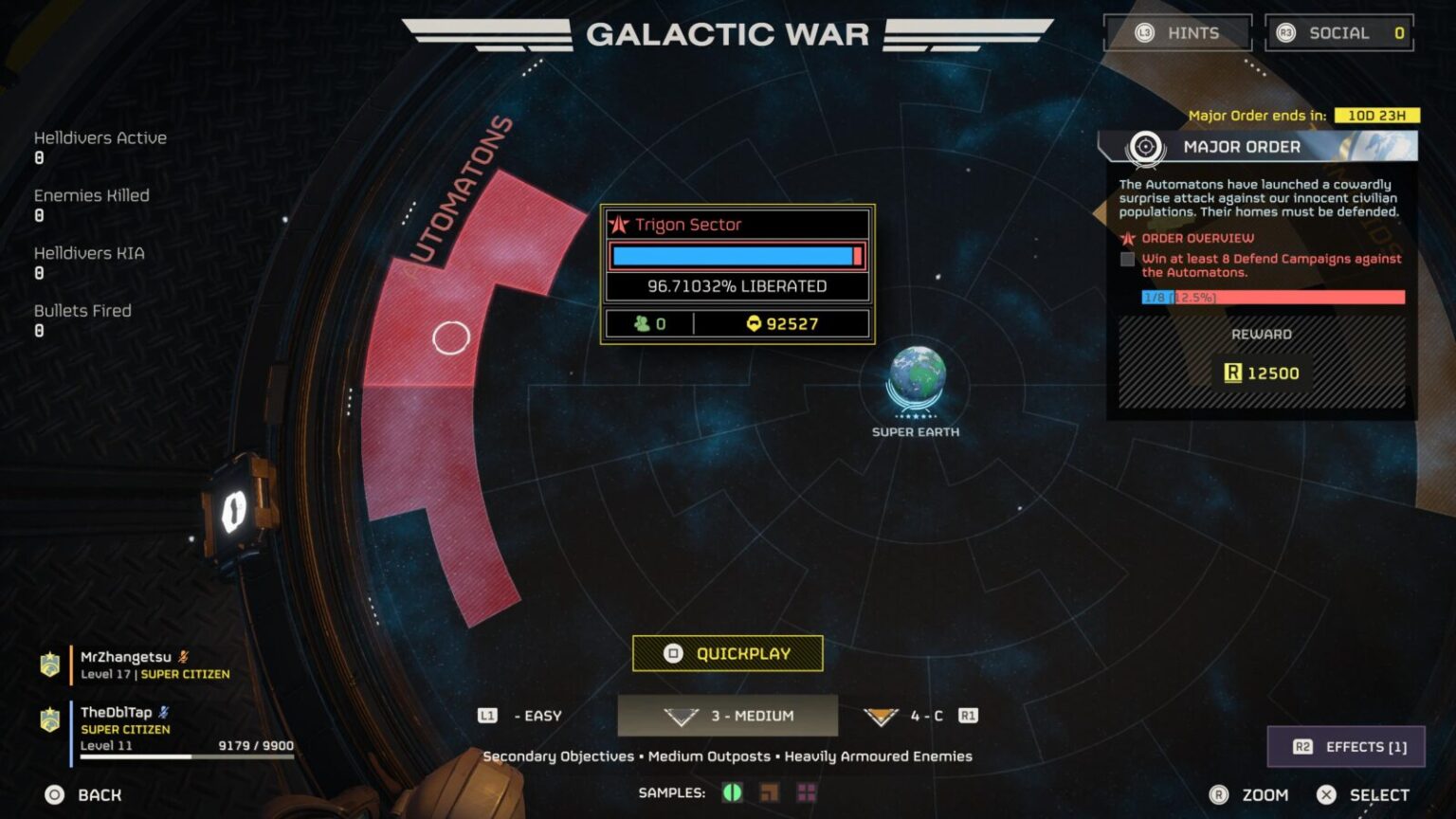This screenshot has width=1456, height=819.
Task: Click the Trigon Sector info box
Action: click(x=737, y=274)
